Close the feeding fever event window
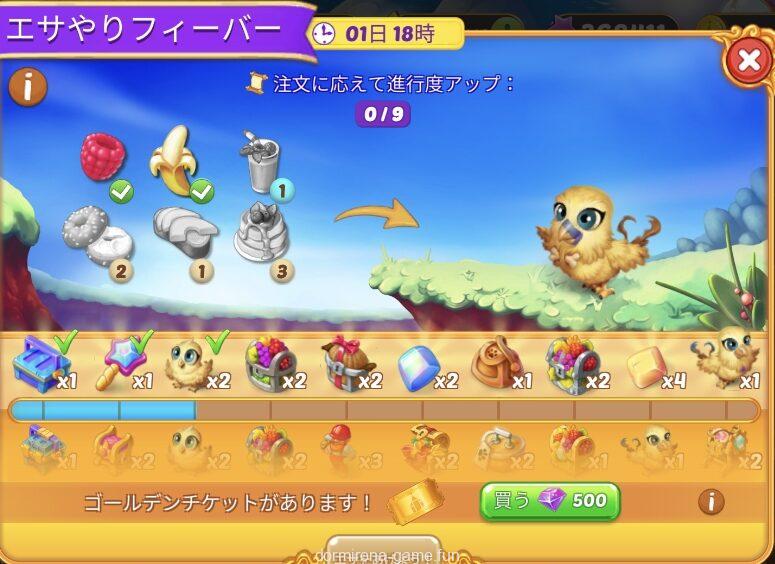775x564 pixels. coord(748,62)
